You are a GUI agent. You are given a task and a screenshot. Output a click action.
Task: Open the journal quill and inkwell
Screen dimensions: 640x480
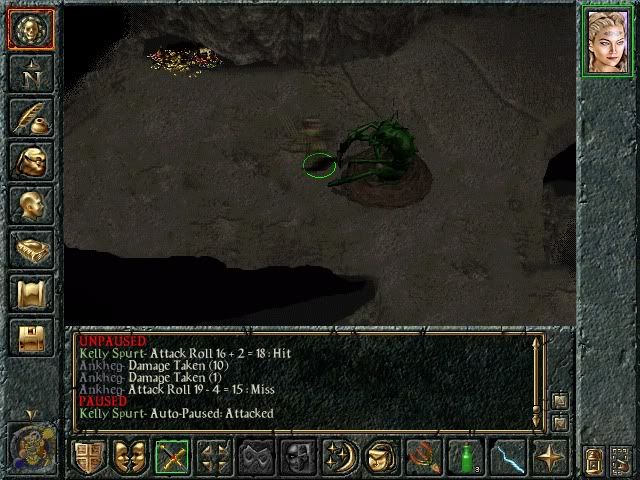pyautogui.click(x=29, y=116)
